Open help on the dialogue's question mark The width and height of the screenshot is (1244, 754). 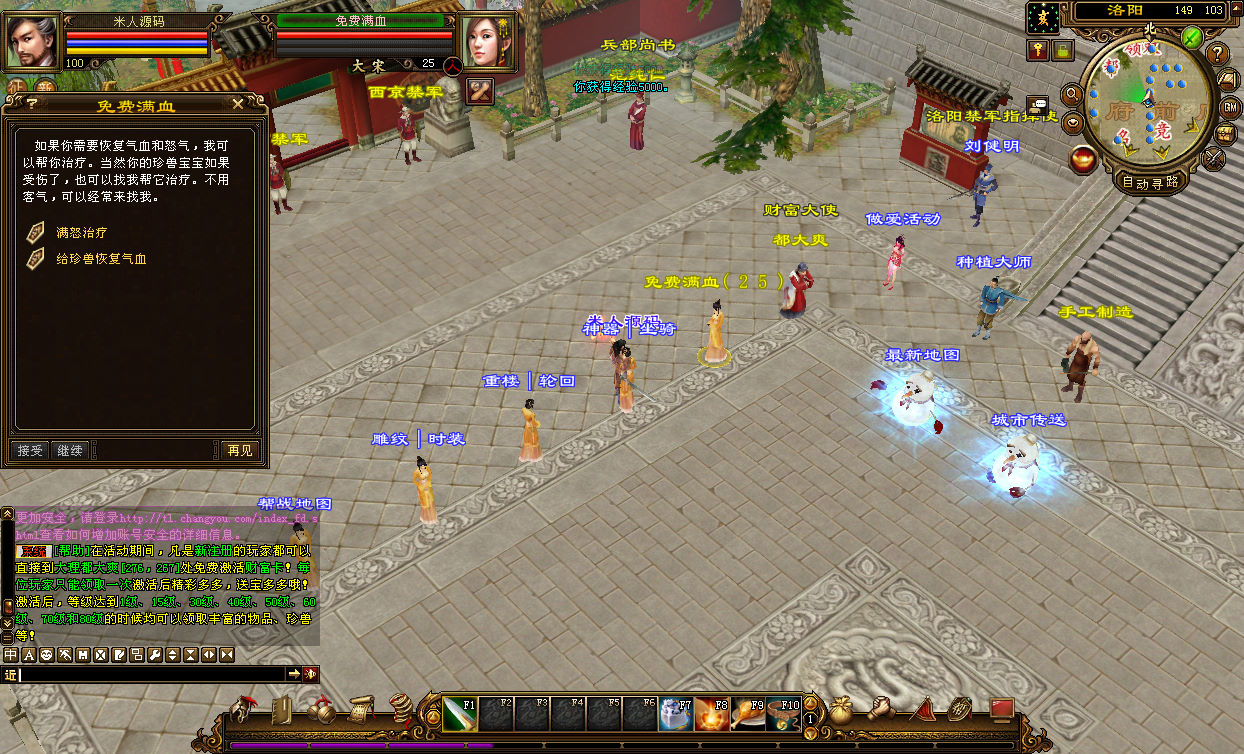point(32,102)
